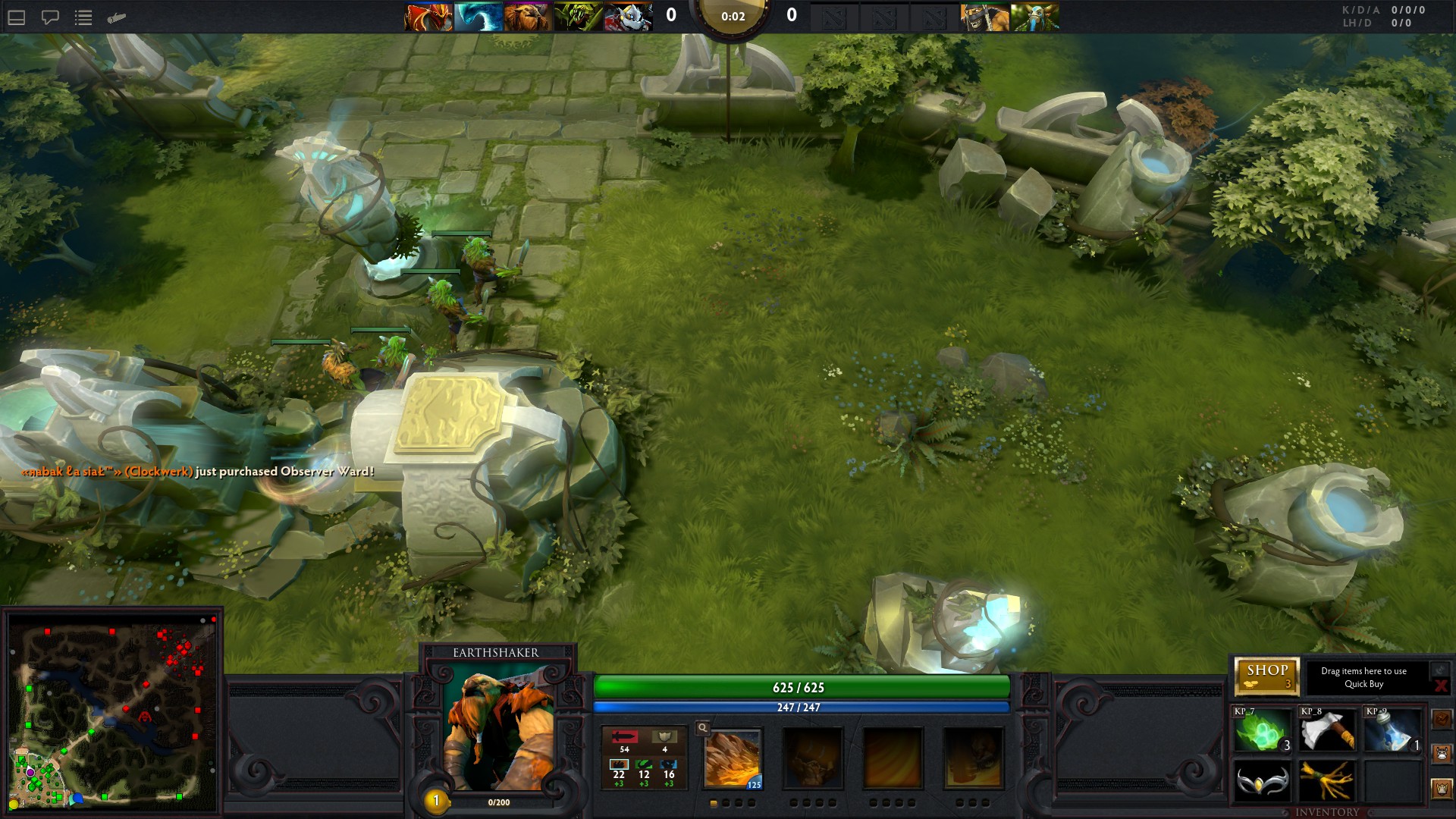This screenshot has width=1456, height=819.
Task: Select the Echo Slam ultimate icon
Action: pyautogui.click(x=973, y=759)
